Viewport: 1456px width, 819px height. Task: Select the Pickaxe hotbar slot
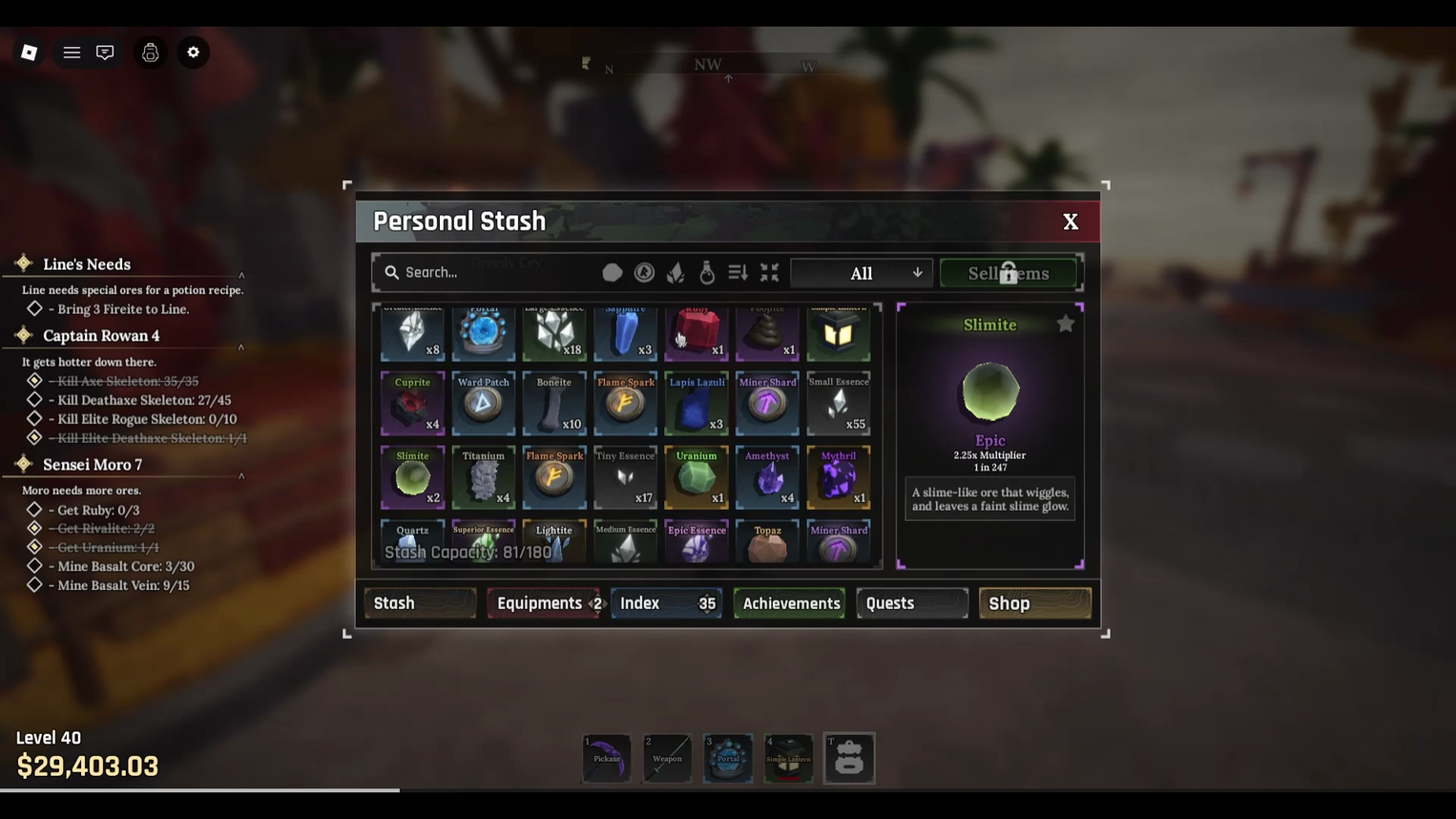click(607, 759)
